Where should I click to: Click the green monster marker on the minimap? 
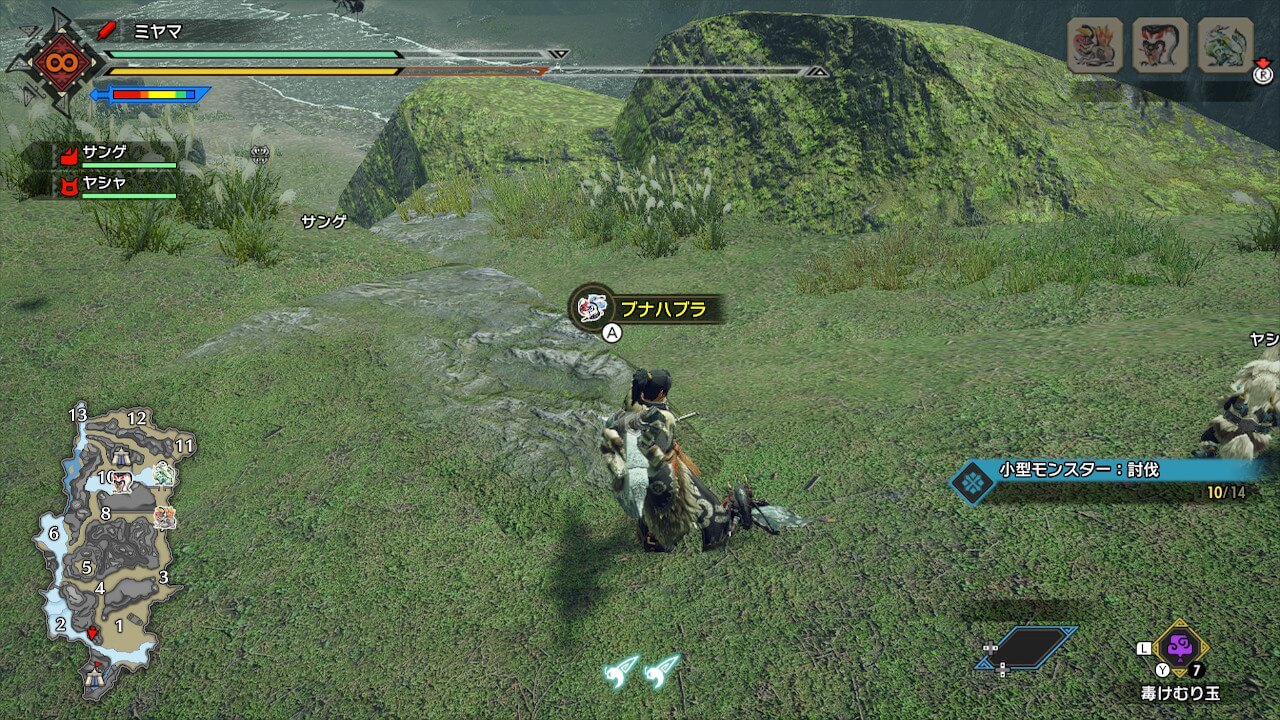(x=164, y=474)
